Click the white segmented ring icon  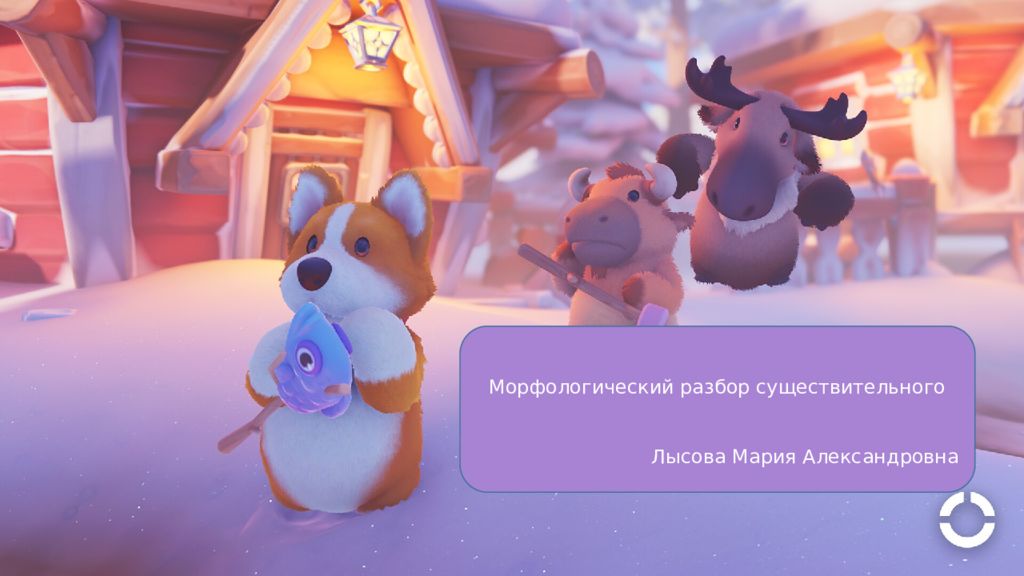point(966,520)
